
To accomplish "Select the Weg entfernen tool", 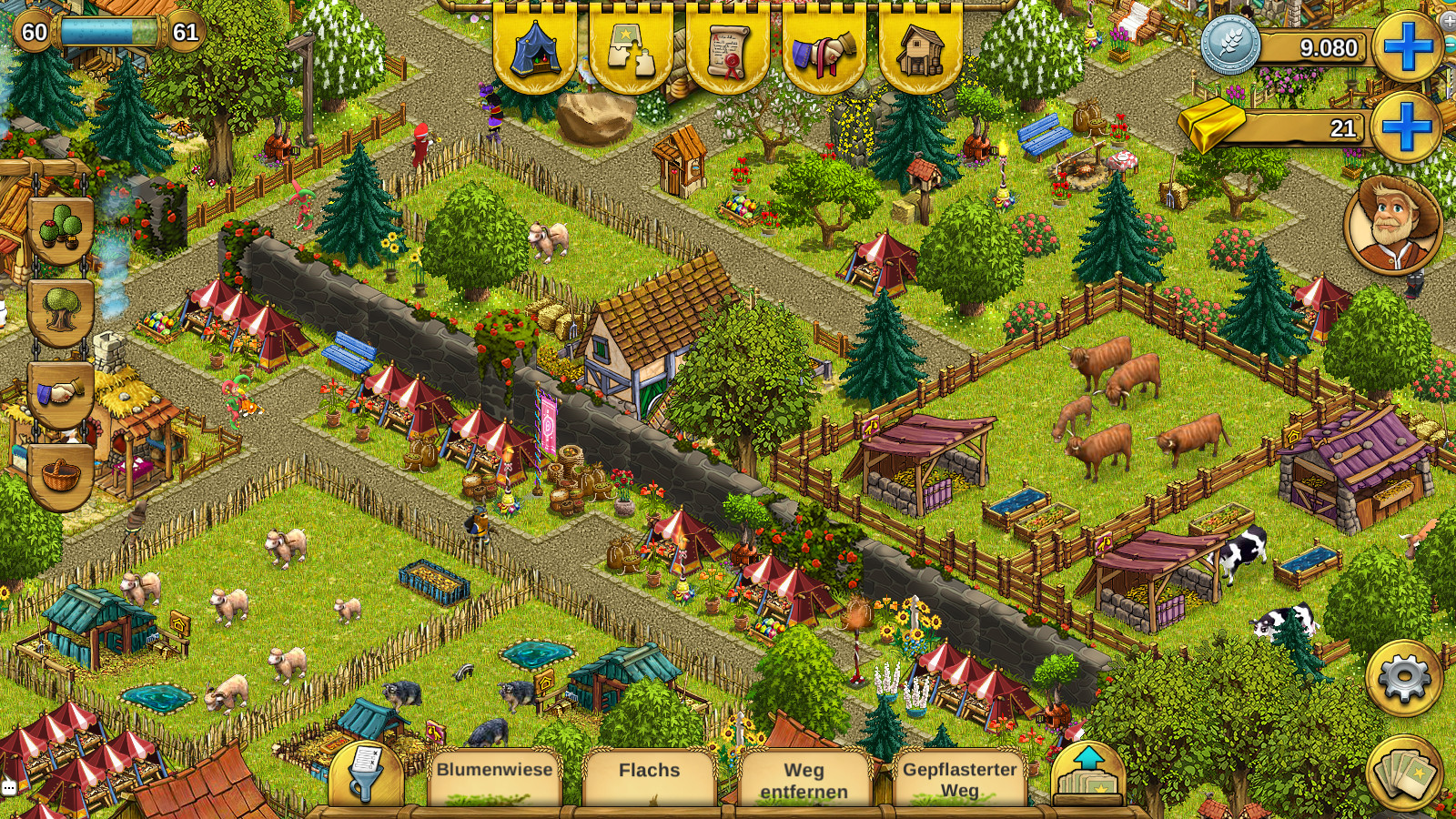I will (804, 779).
